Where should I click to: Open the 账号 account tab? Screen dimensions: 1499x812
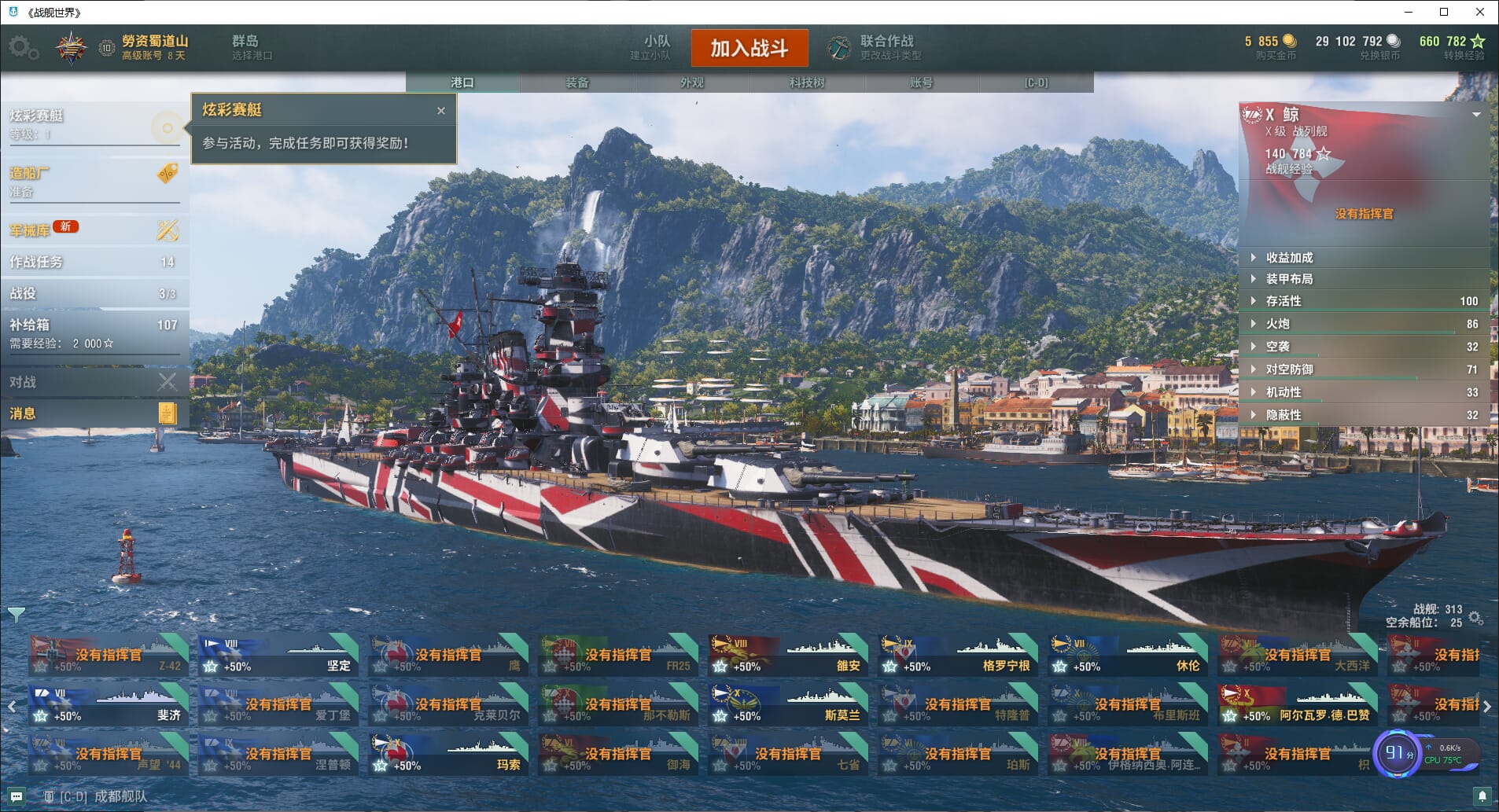tap(921, 83)
